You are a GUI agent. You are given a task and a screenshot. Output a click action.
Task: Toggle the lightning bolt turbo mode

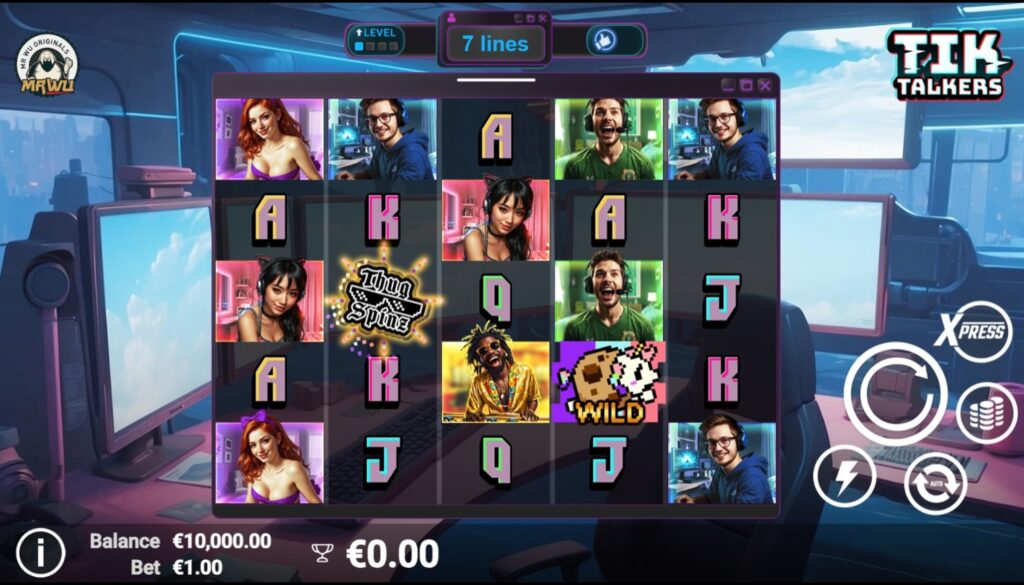(x=844, y=476)
